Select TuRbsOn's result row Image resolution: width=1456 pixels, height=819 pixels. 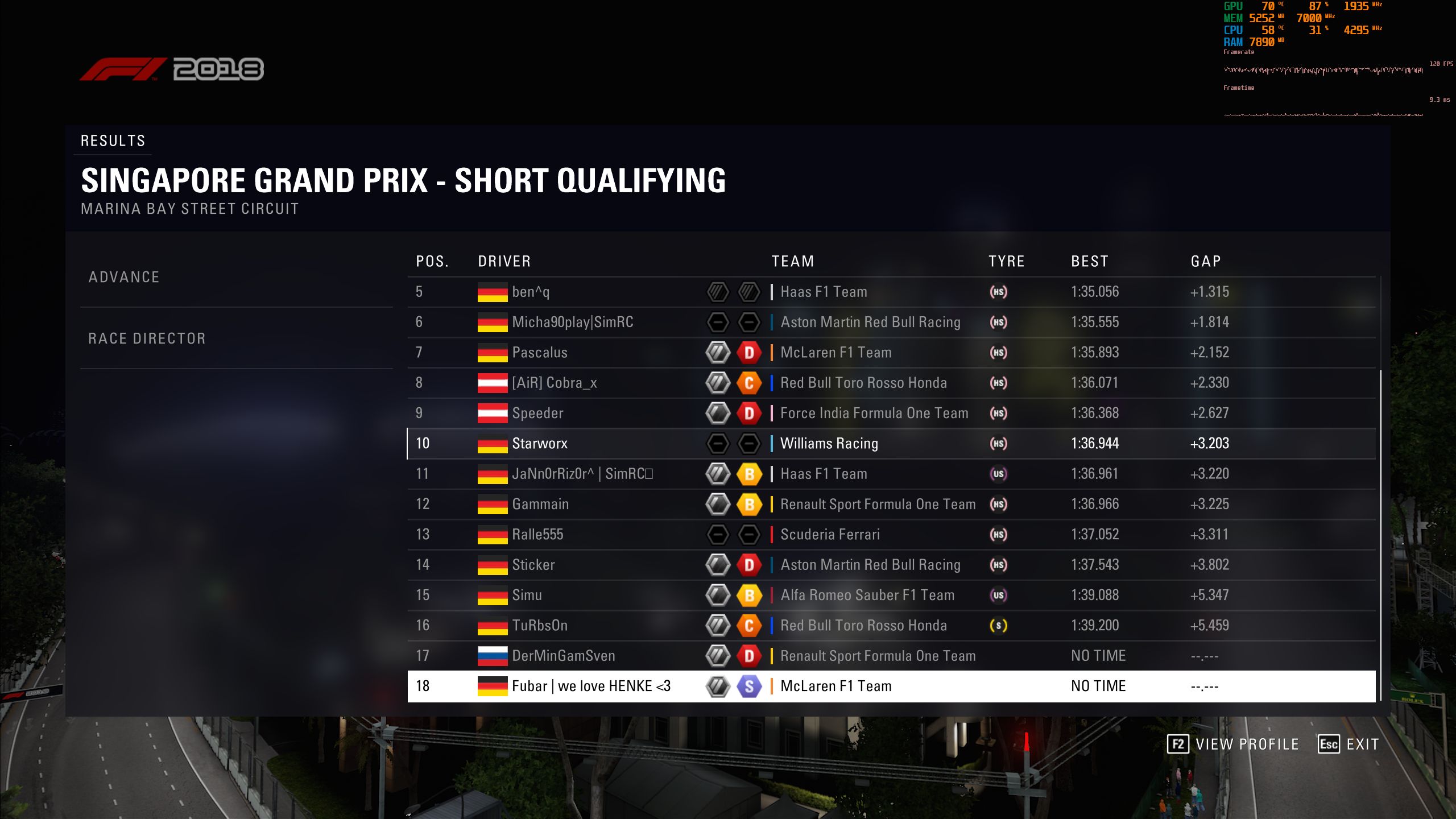pyautogui.click(x=891, y=626)
